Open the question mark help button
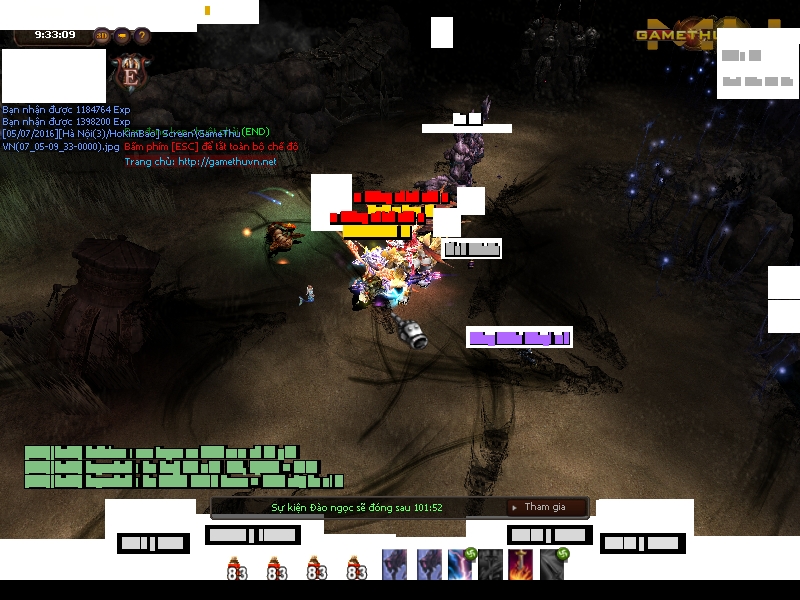 [142, 36]
